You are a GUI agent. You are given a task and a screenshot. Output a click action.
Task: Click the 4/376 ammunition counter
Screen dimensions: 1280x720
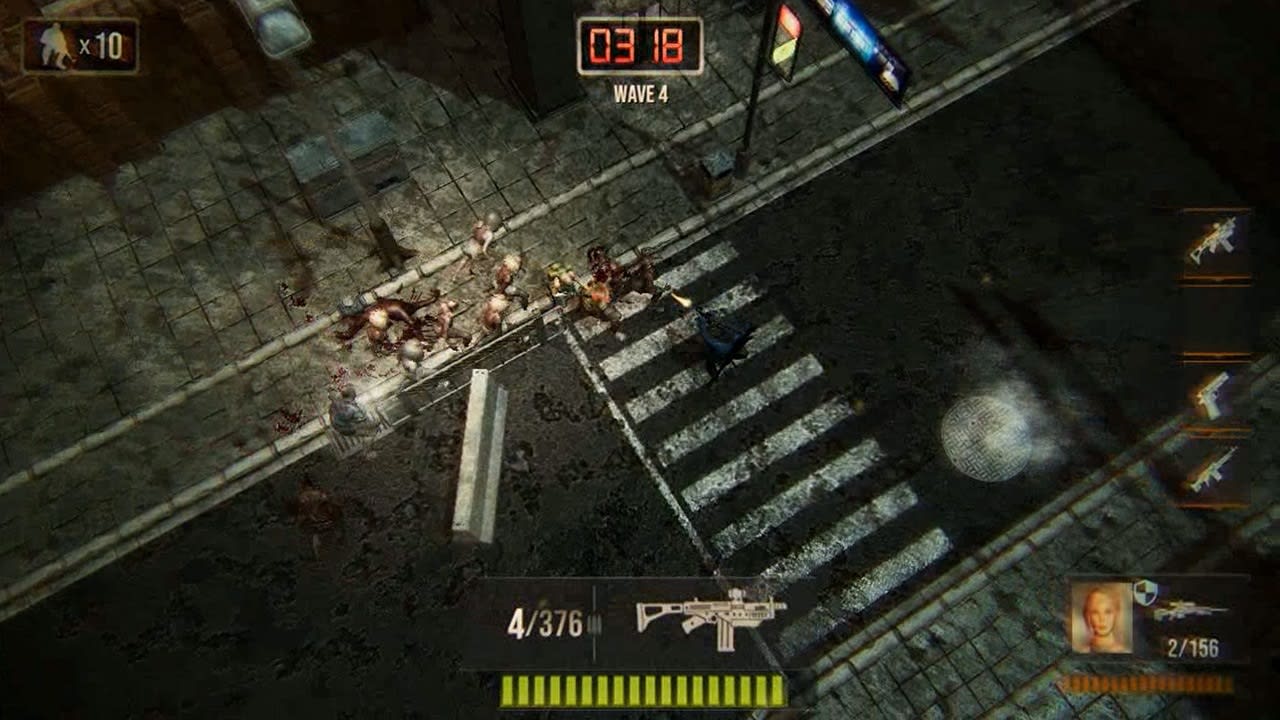click(x=548, y=620)
